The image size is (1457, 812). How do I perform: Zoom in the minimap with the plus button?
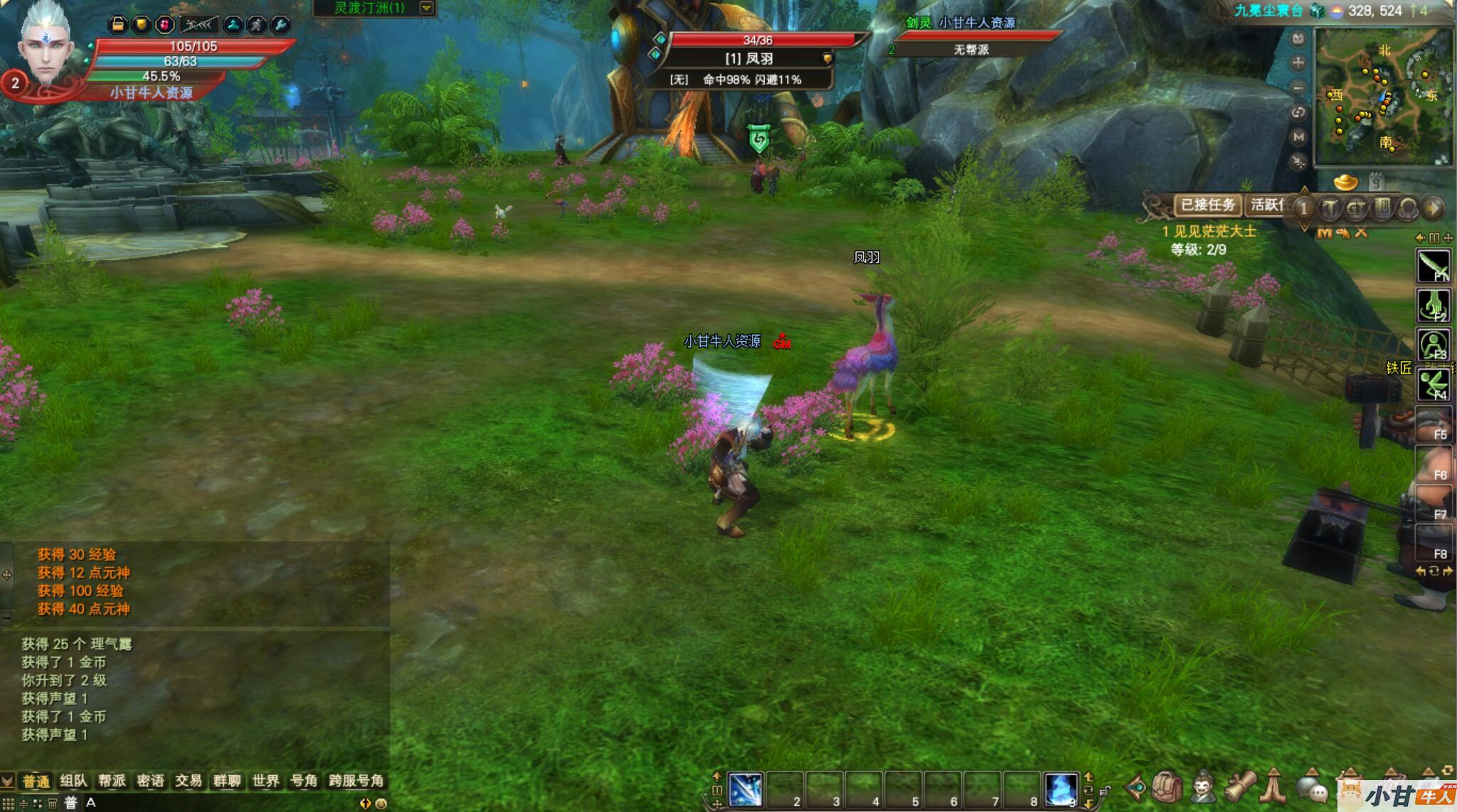pyautogui.click(x=1298, y=63)
